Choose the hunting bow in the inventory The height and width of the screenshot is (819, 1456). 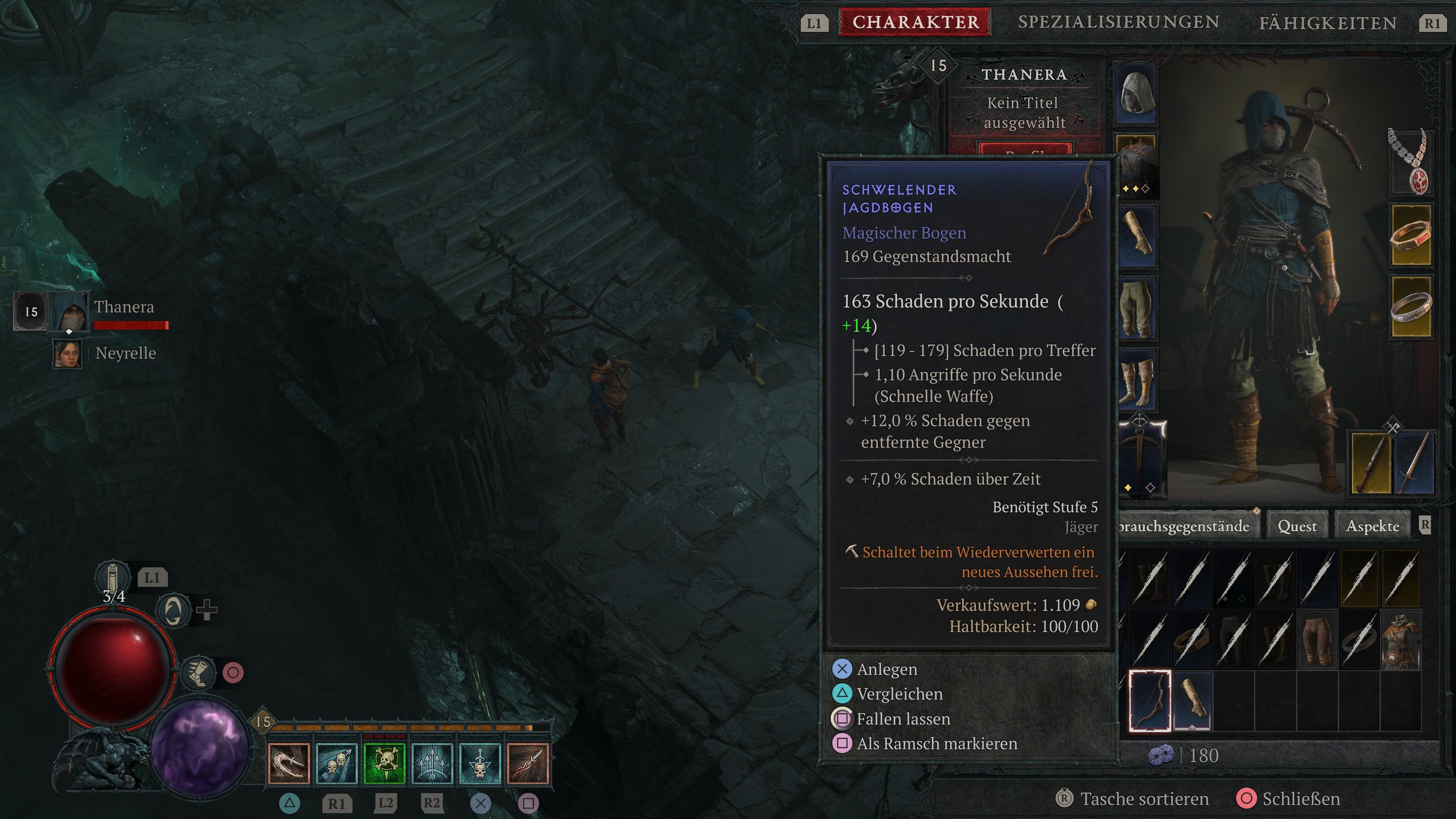(1150, 701)
